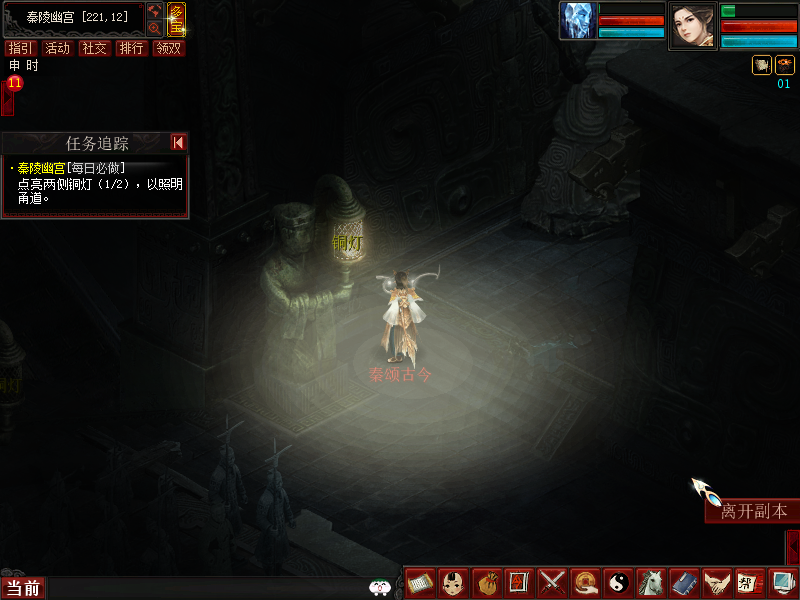Viewport: 800px width, 600px height.
Task: Open the 活动 events menu
Action: 57,48
